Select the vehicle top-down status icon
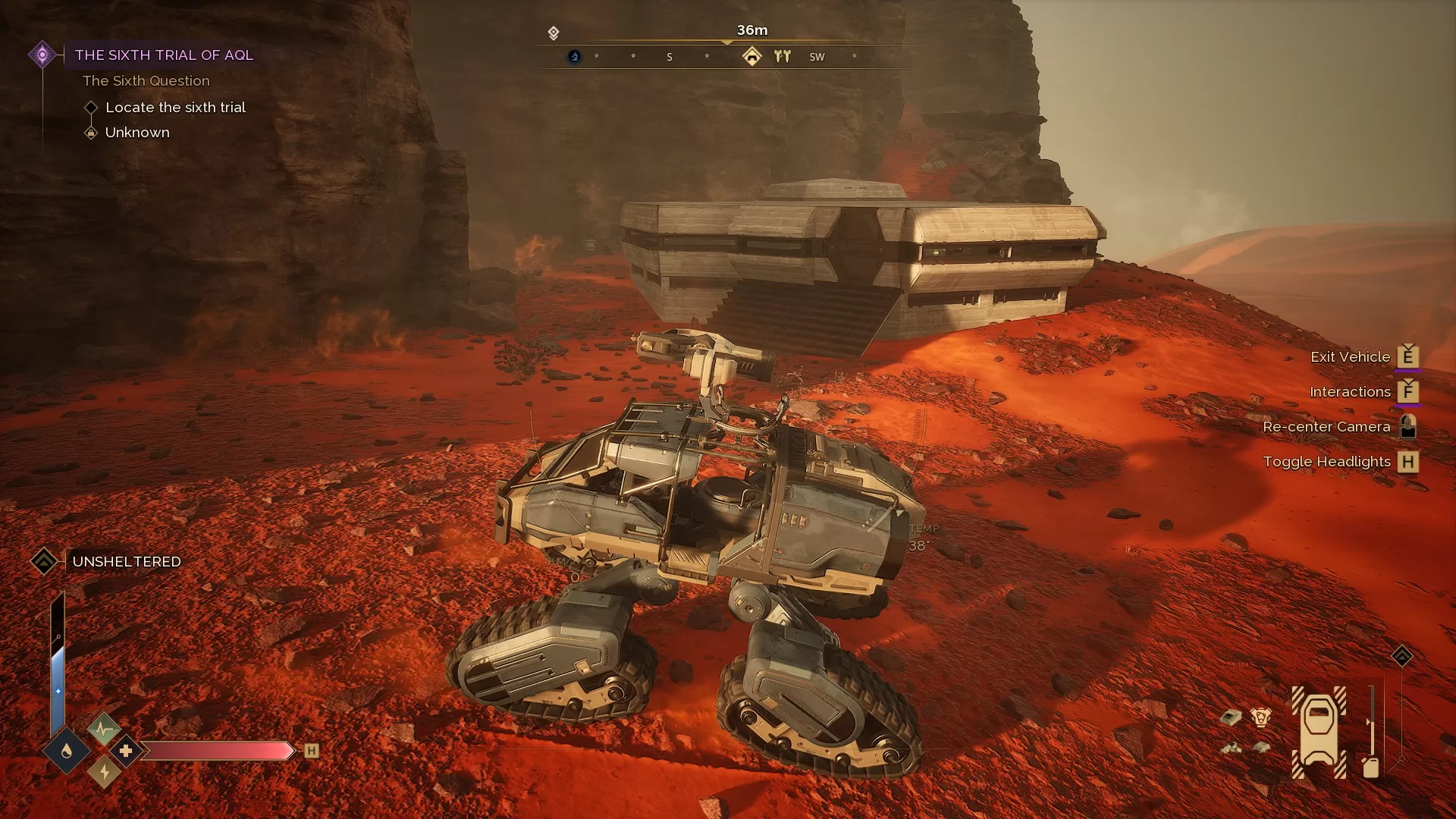 (1319, 732)
